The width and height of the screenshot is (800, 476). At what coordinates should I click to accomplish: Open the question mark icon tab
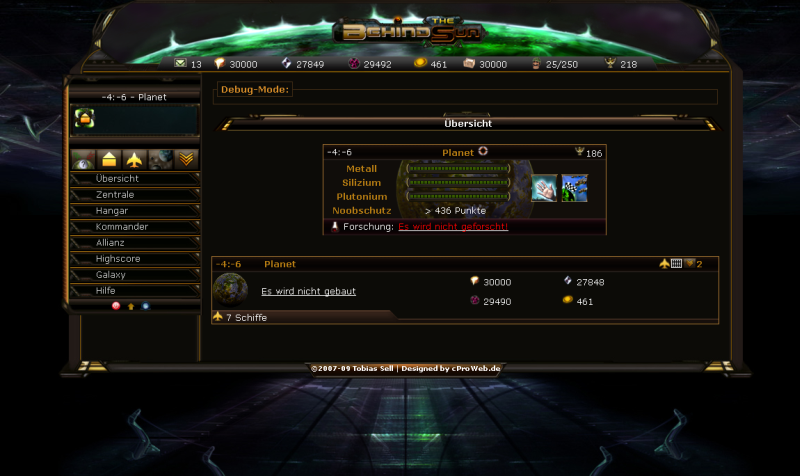(x=84, y=160)
